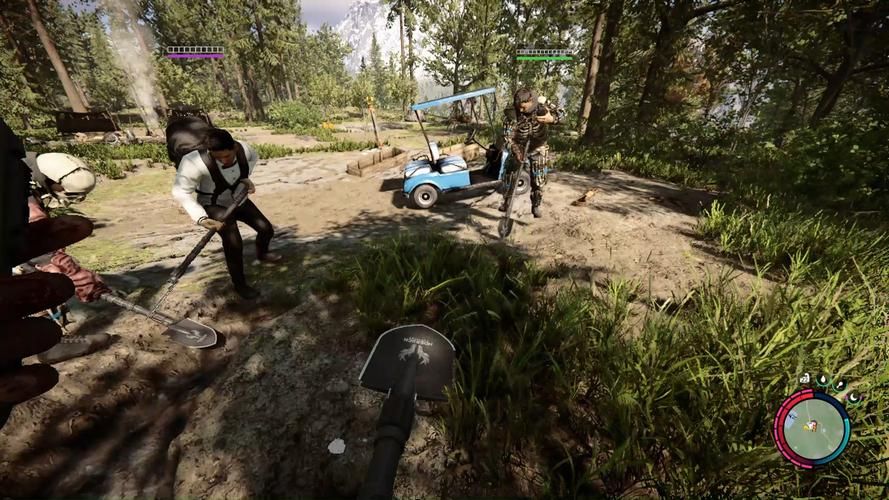
Task: Select the crescent moon rest icon
Action: point(854,397)
